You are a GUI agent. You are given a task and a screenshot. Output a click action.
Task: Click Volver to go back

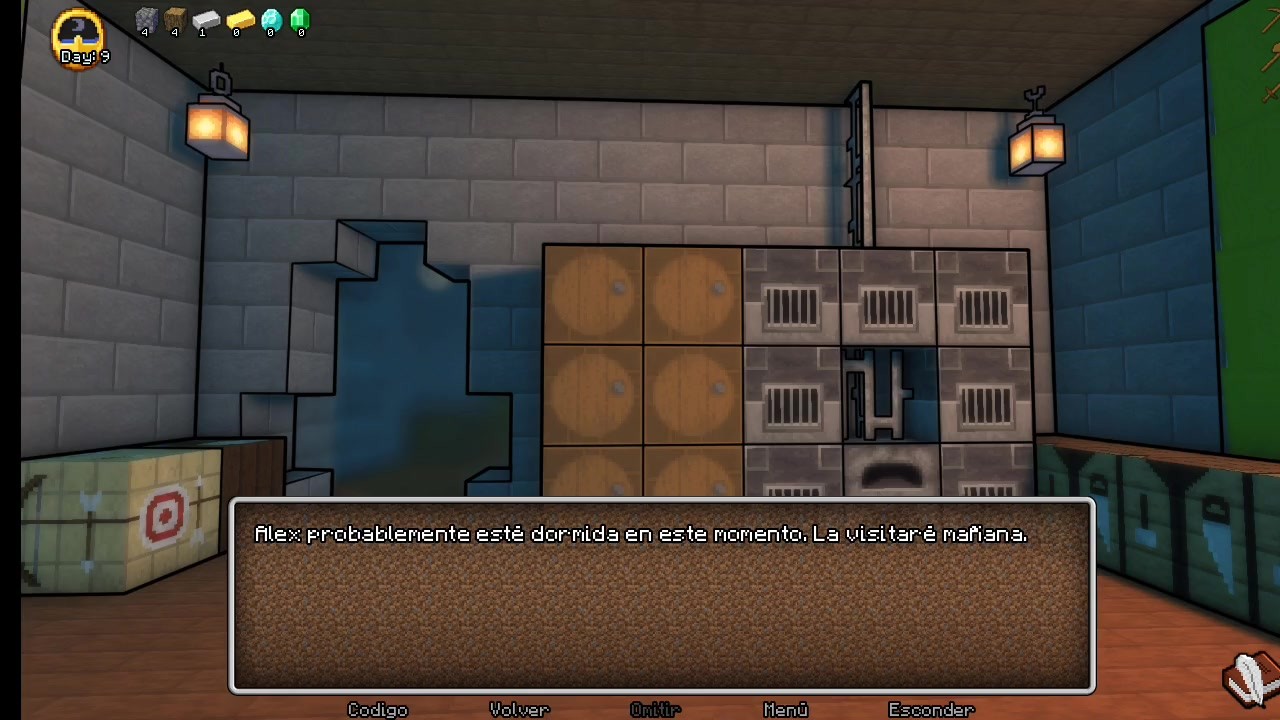point(519,709)
